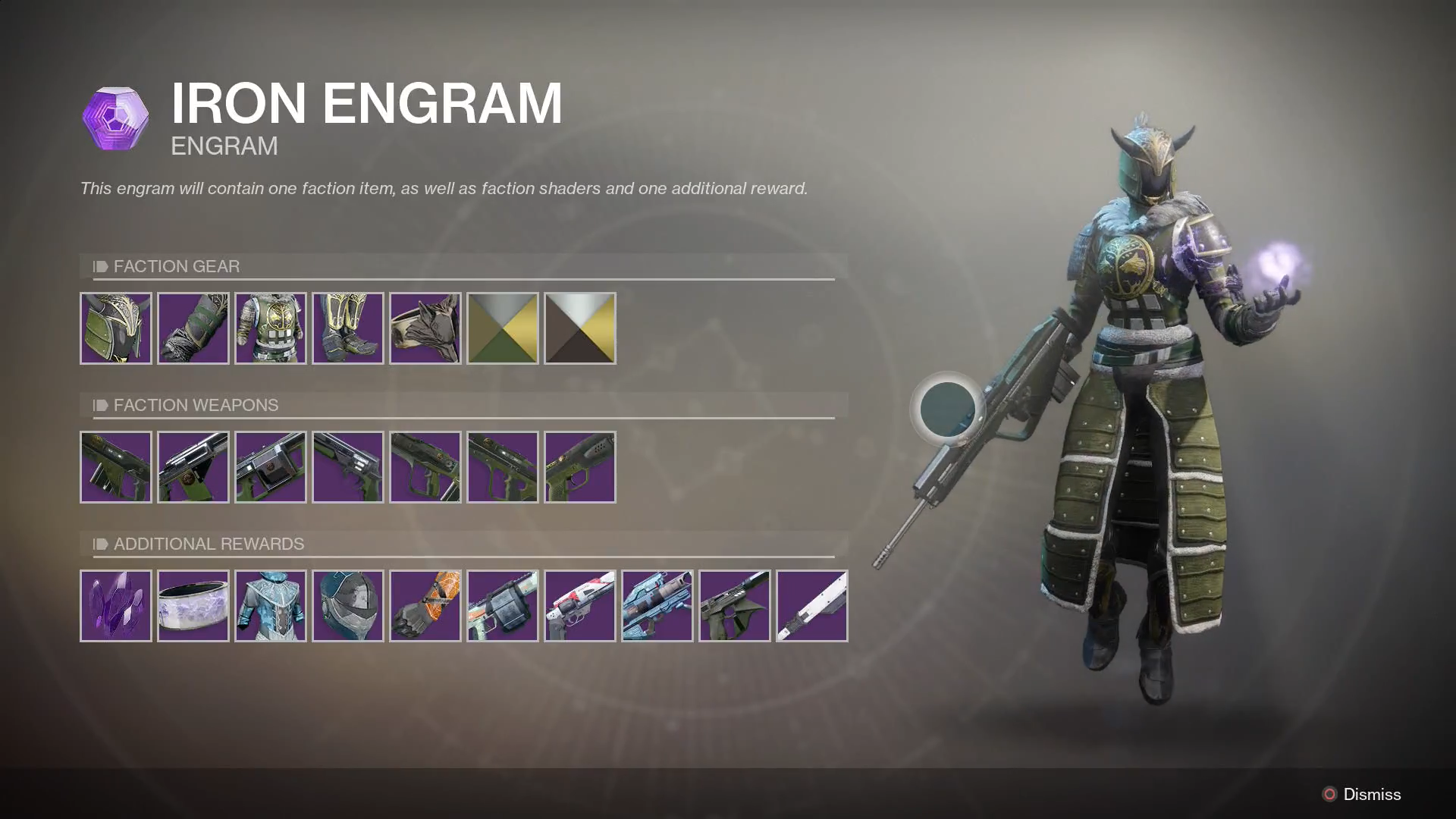The image size is (1456, 819).
Task: Select the Iron Banner leg armor boots
Action: [x=348, y=328]
